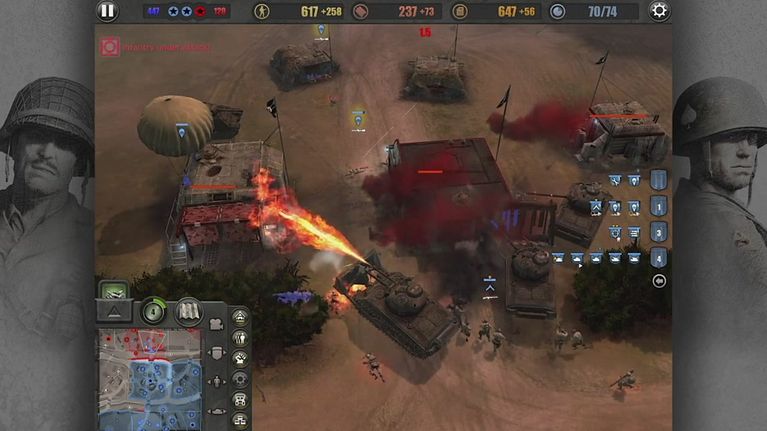Click the infantry squad round button
Screen dimensions: 767x431
click(240, 338)
